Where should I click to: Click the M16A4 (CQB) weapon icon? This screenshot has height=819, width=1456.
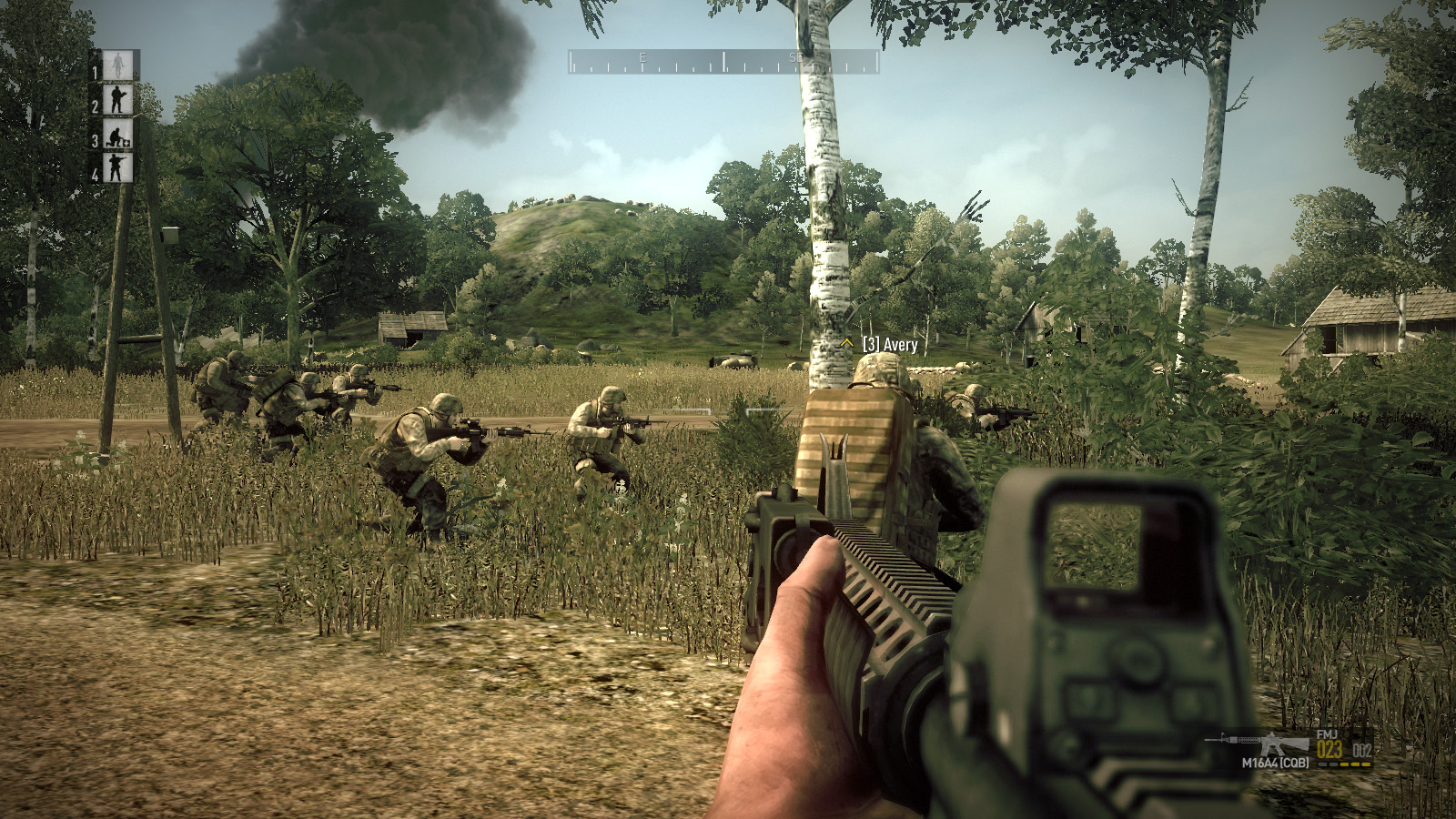[1259, 743]
